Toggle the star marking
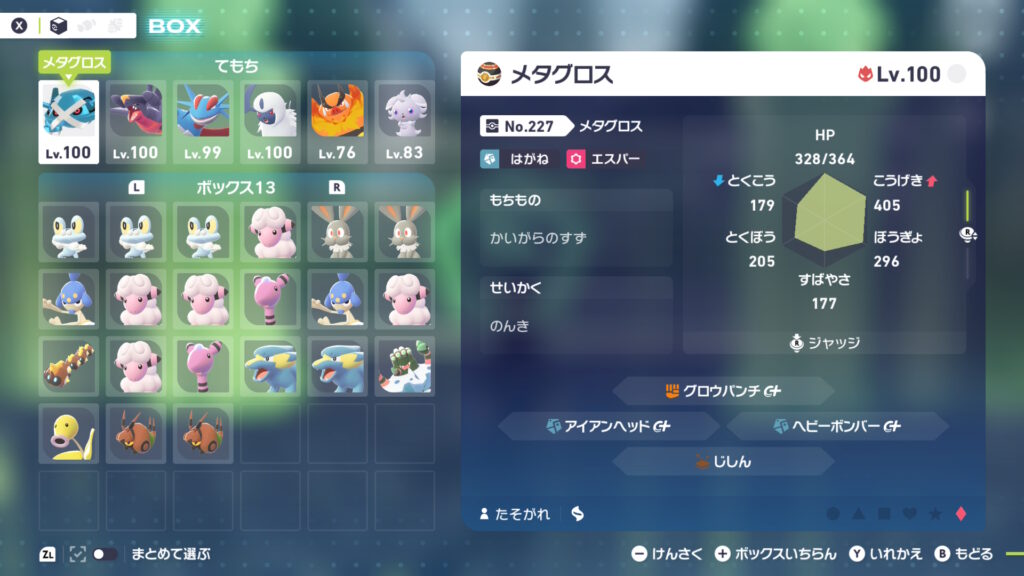Image resolution: width=1024 pixels, height=576 pixels. coord(935,514)
